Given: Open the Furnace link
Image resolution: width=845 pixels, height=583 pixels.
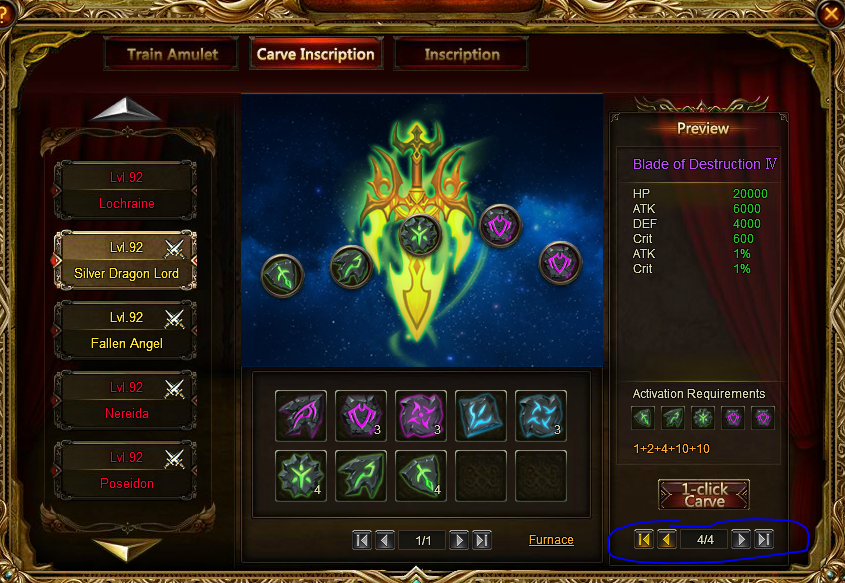Looking at the screenshot, I should click(x=551, y=540).
